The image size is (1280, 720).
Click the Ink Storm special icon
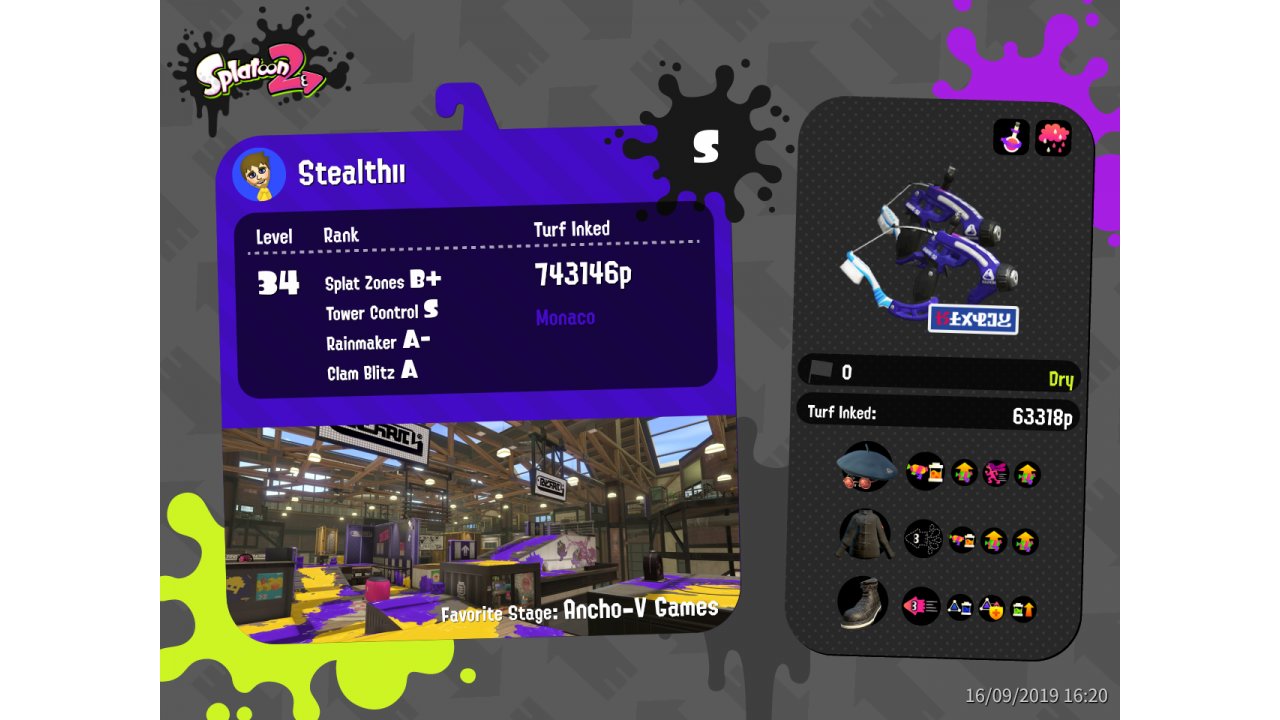tap(1053, 138)
